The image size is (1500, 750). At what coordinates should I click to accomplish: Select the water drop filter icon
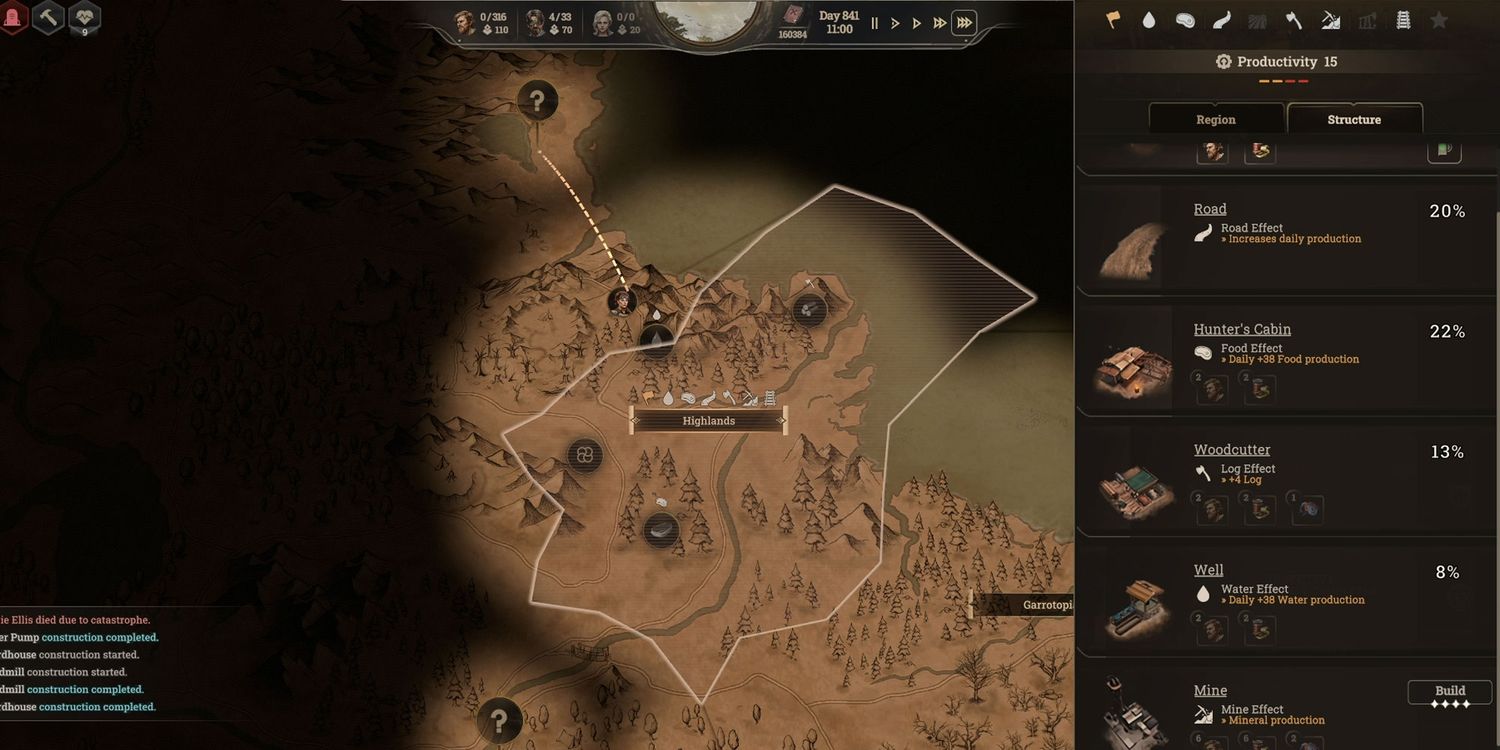tap(1149, 20)
